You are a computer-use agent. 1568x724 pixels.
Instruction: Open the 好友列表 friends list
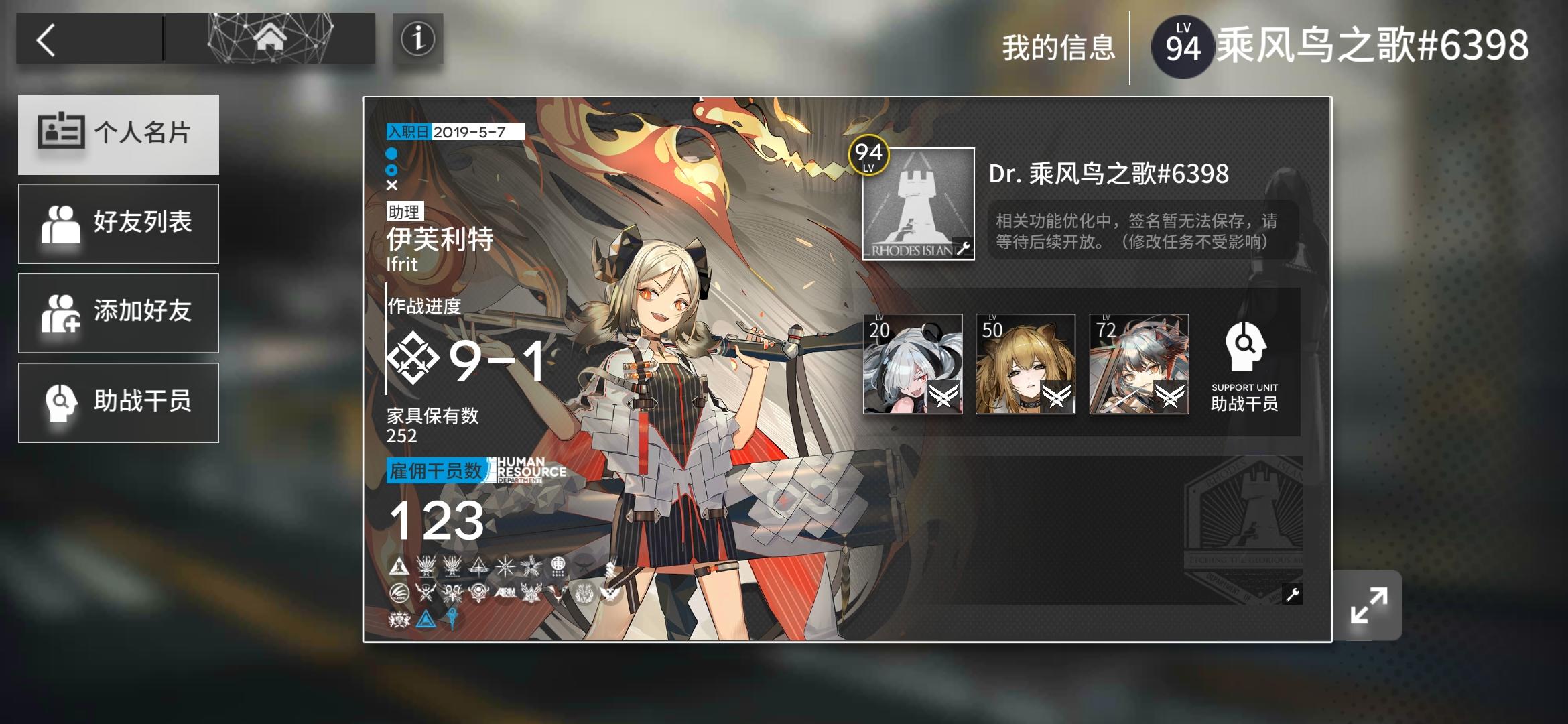[x=119, y=223]
